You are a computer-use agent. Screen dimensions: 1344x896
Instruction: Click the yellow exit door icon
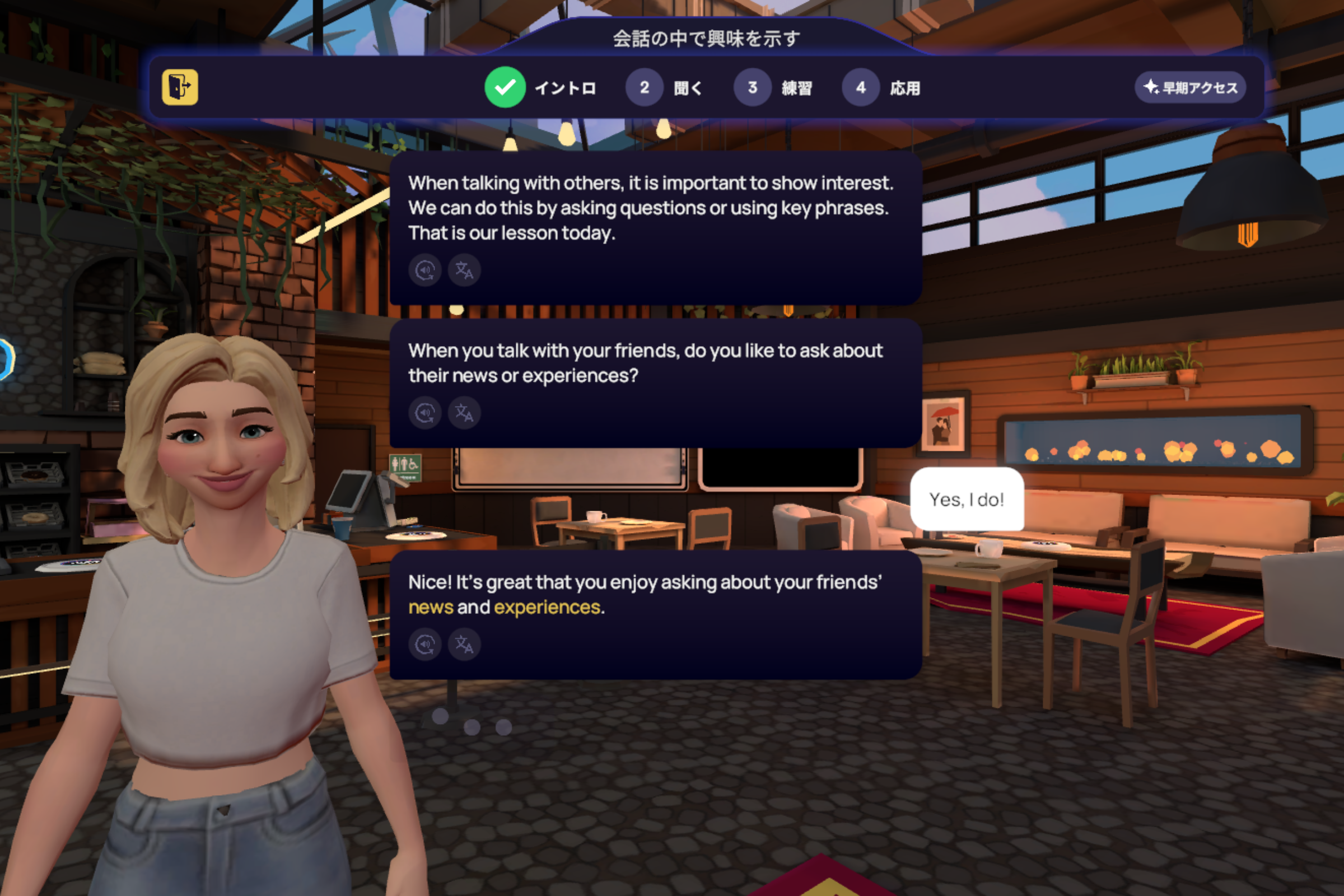pyautogui.click(x=180, y=87)
